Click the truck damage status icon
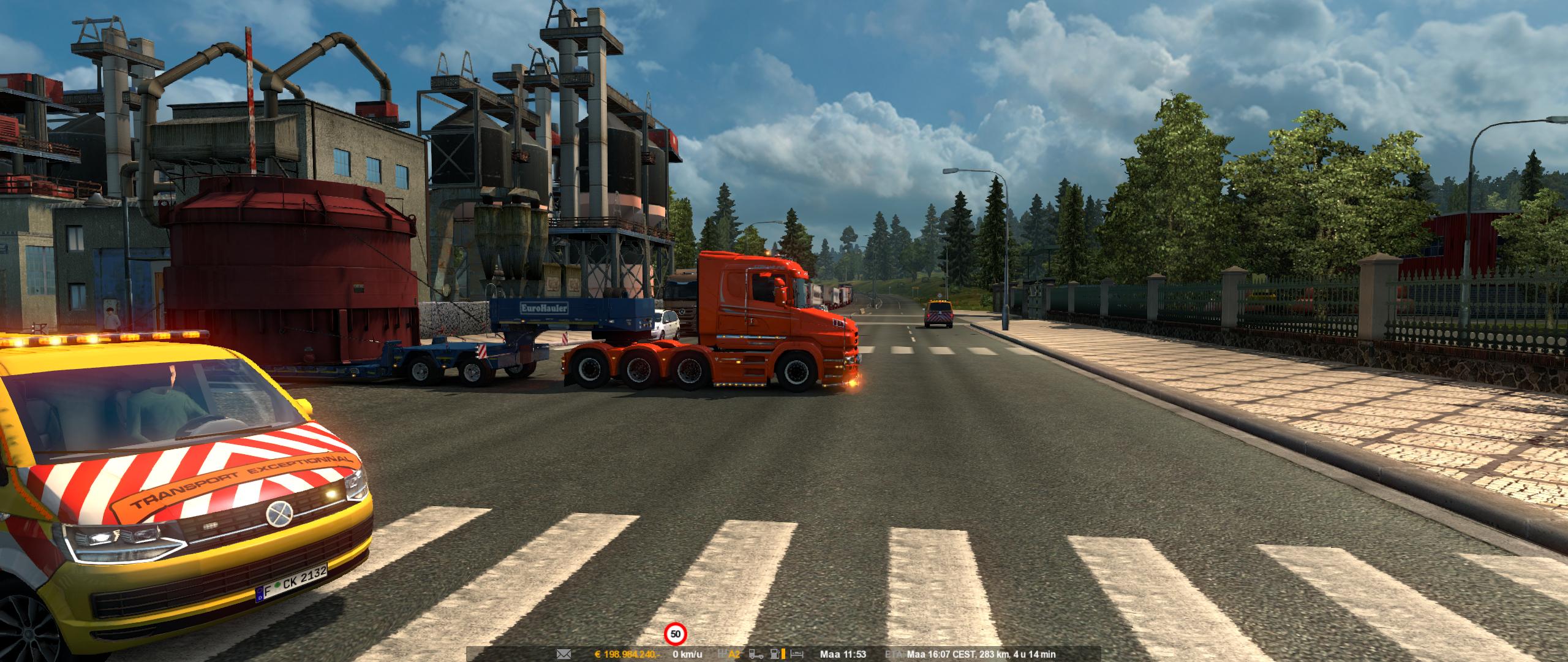 click(x=756, y=654)
